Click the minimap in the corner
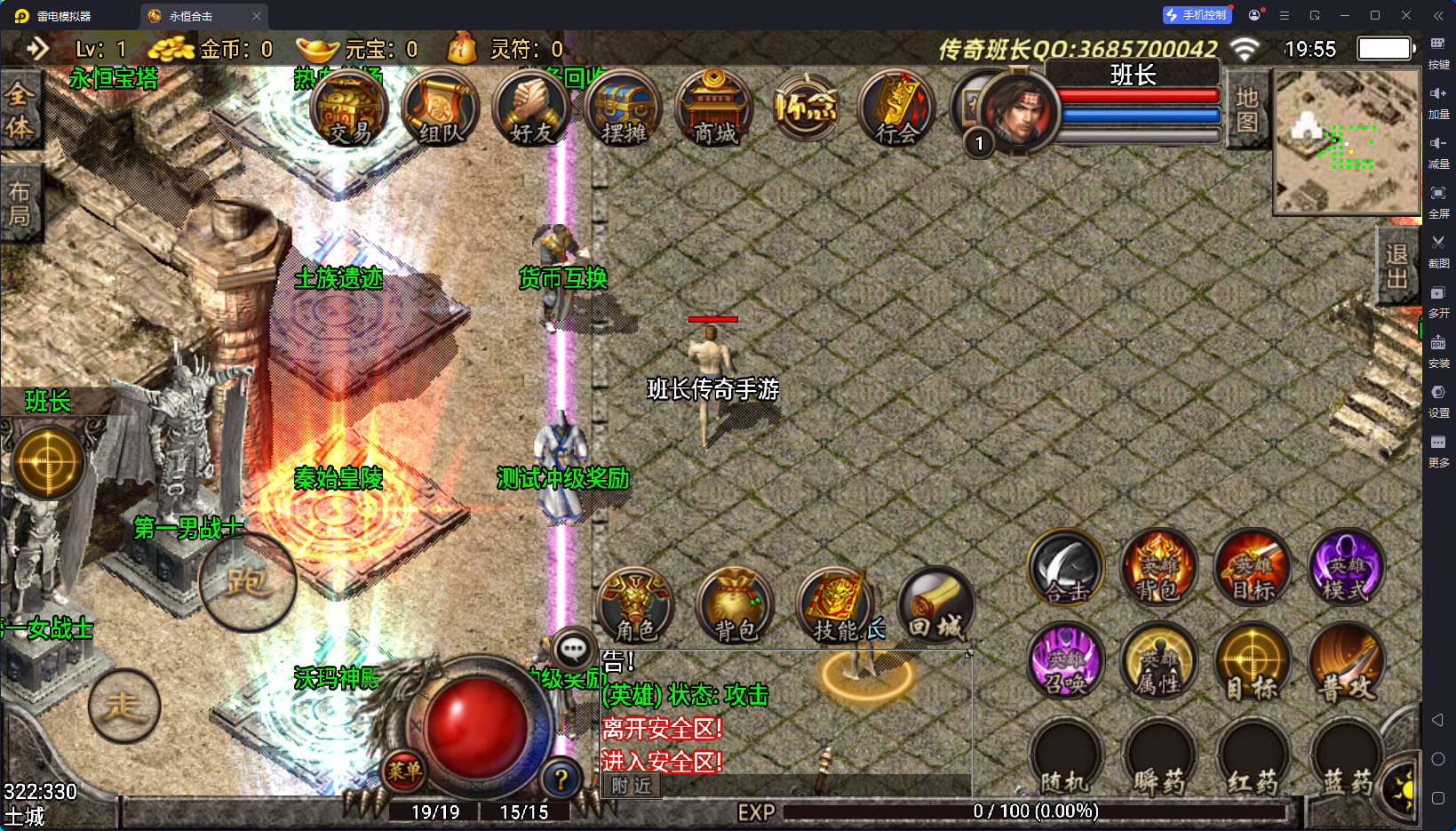 point(1347,142)
